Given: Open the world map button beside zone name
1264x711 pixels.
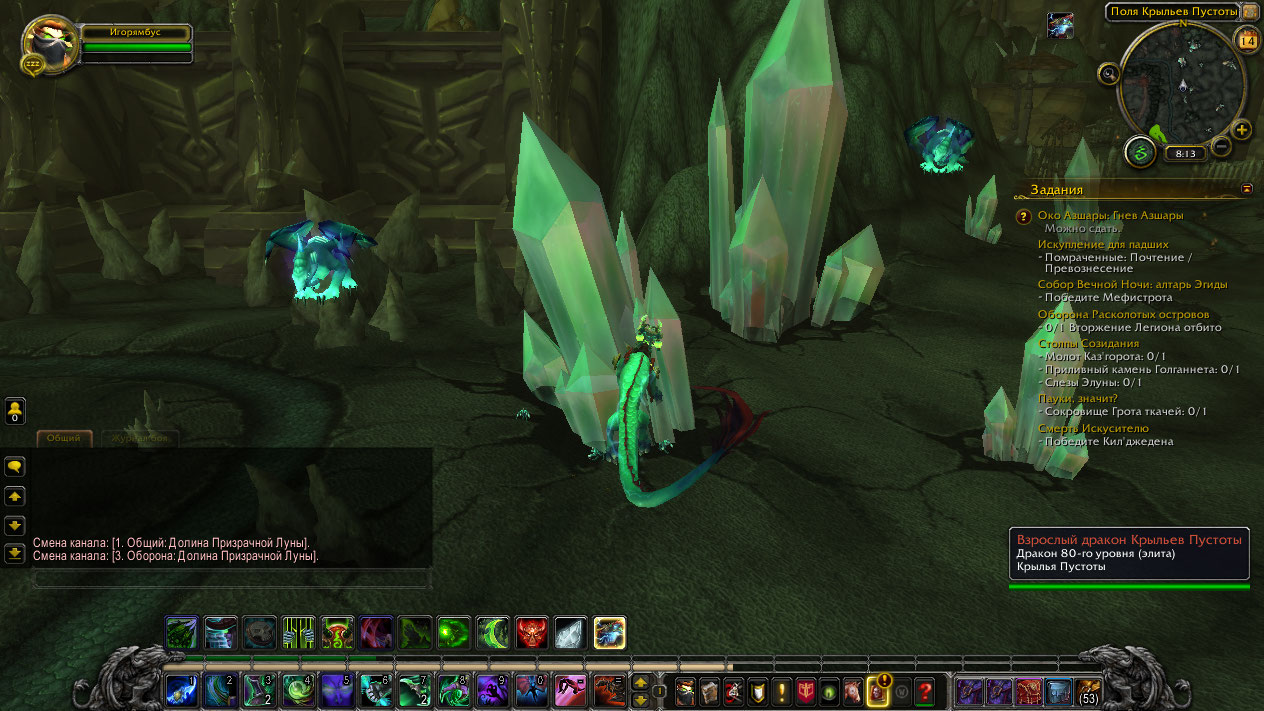Looking at the screenshot, I should click(x=1250, y=12).
